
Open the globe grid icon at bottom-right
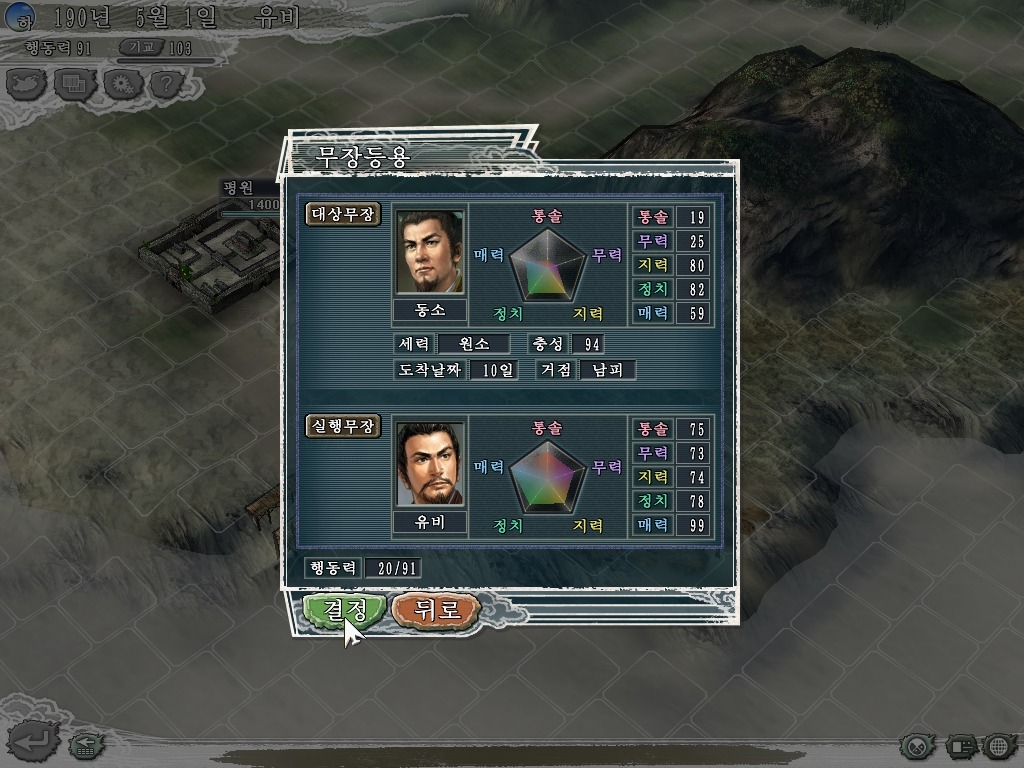[998, 745]
